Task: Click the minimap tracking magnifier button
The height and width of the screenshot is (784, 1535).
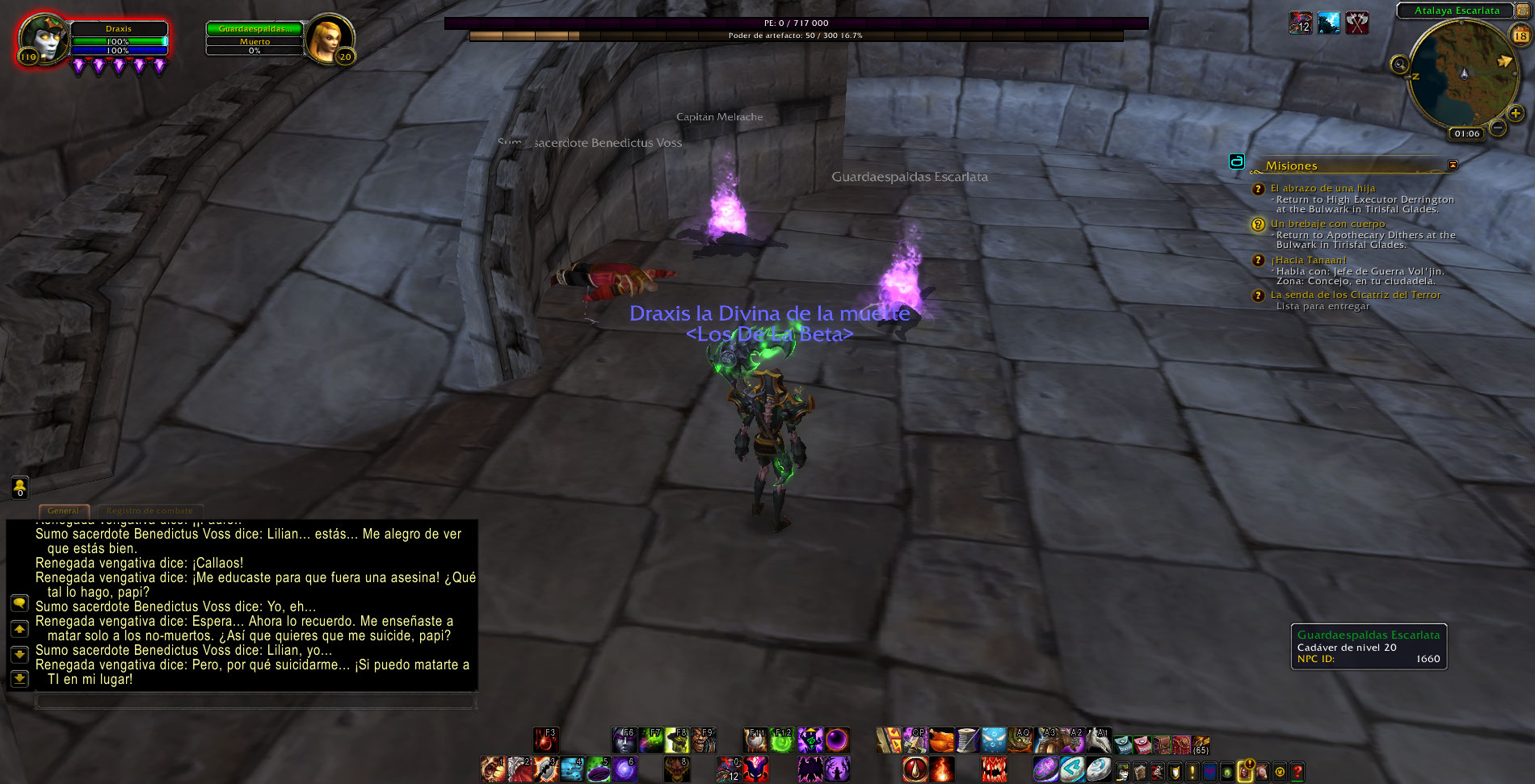Action: (1399, 65)
